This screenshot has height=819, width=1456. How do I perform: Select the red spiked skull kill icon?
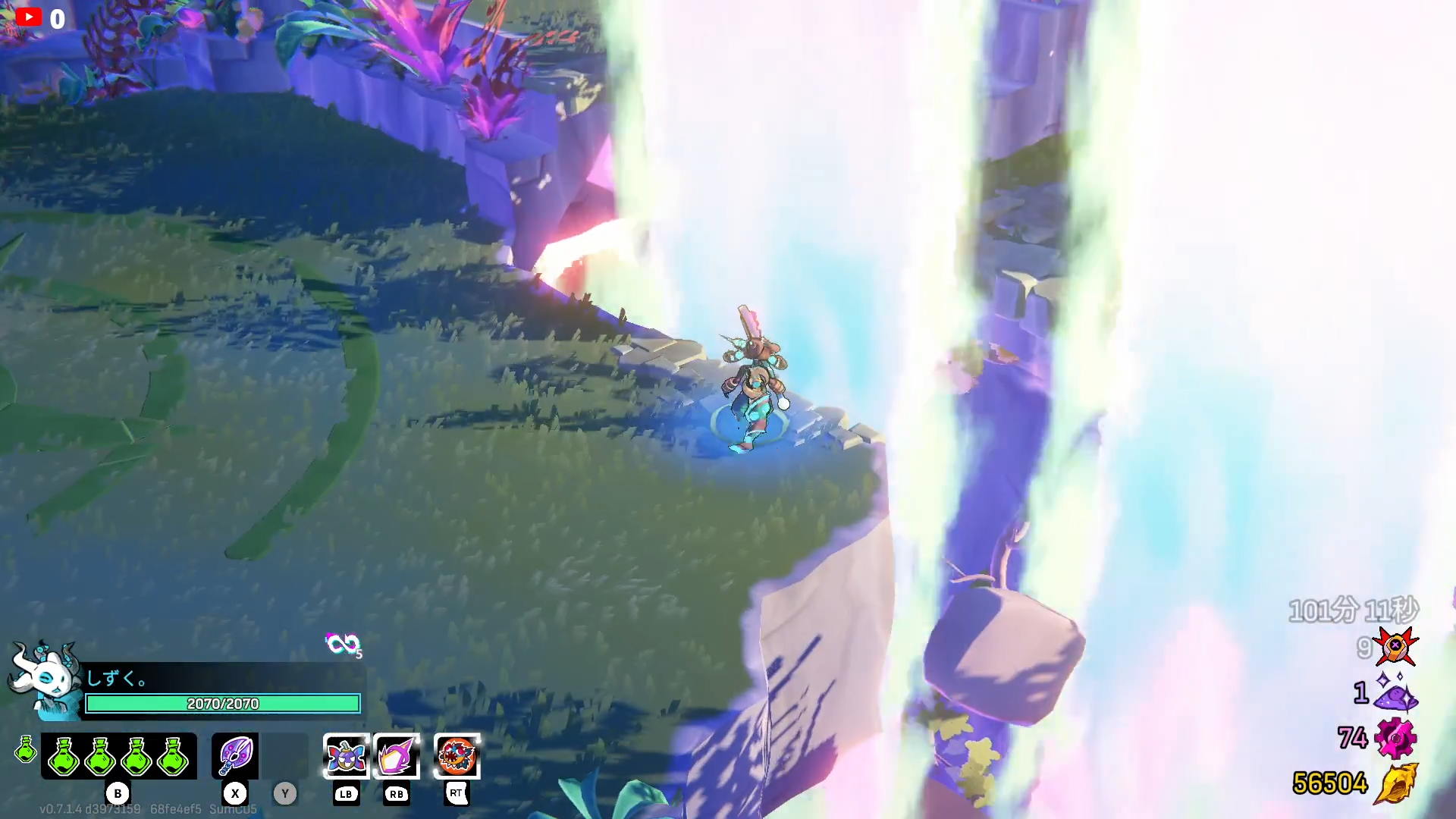[x=1396, y=646]
